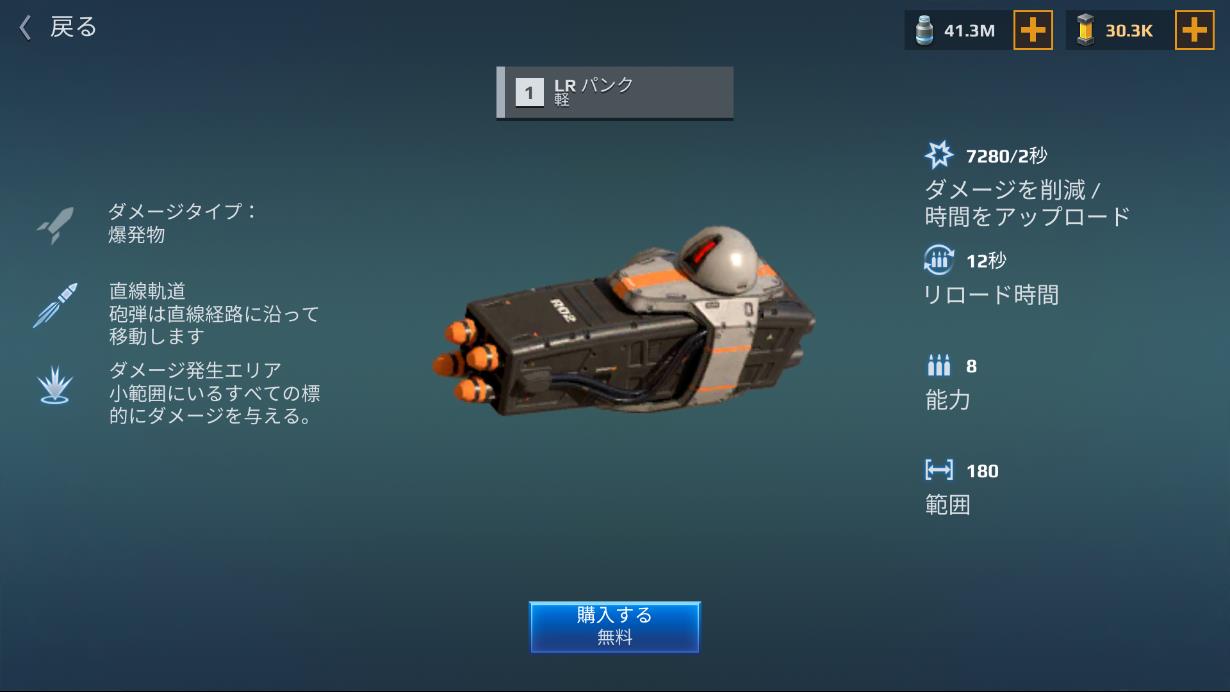Purchase the weapon with 購入する
The width and height of the screenshot is (1230, 692).
tap(614, 626)
